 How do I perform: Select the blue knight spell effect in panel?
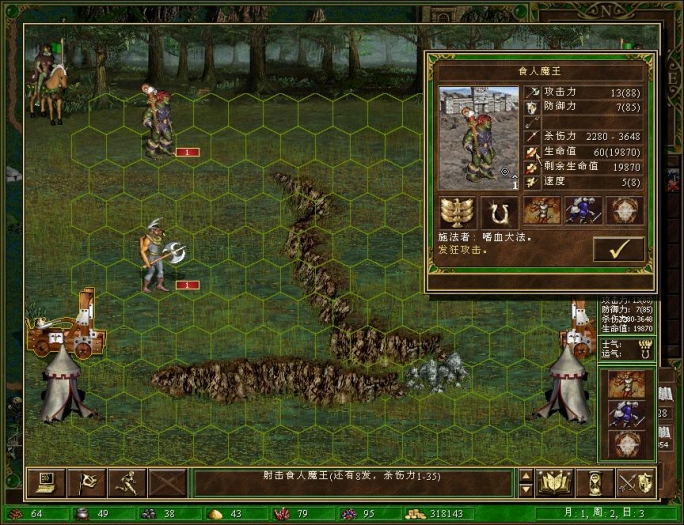[581, 211]
